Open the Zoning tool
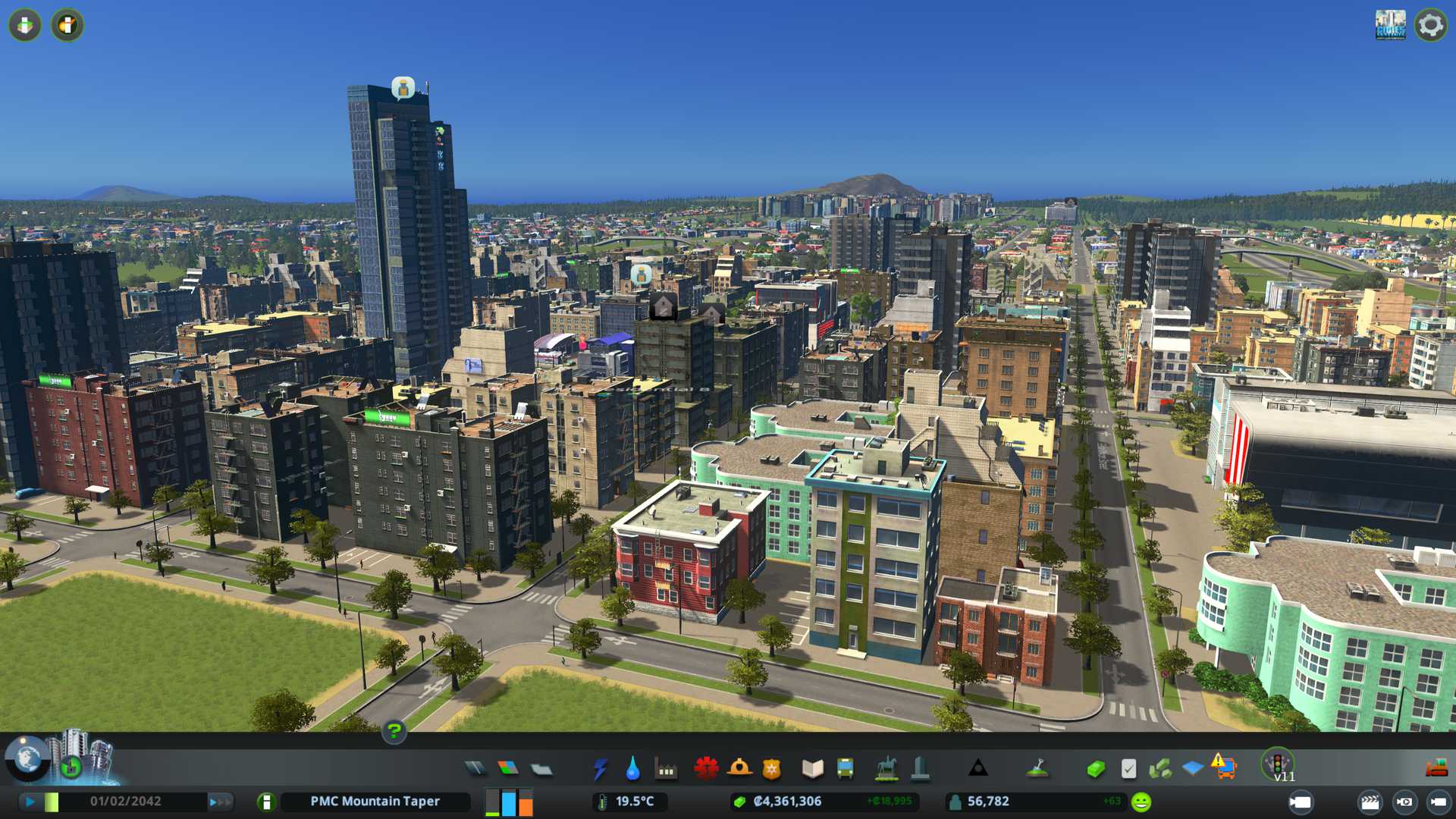 508,769
